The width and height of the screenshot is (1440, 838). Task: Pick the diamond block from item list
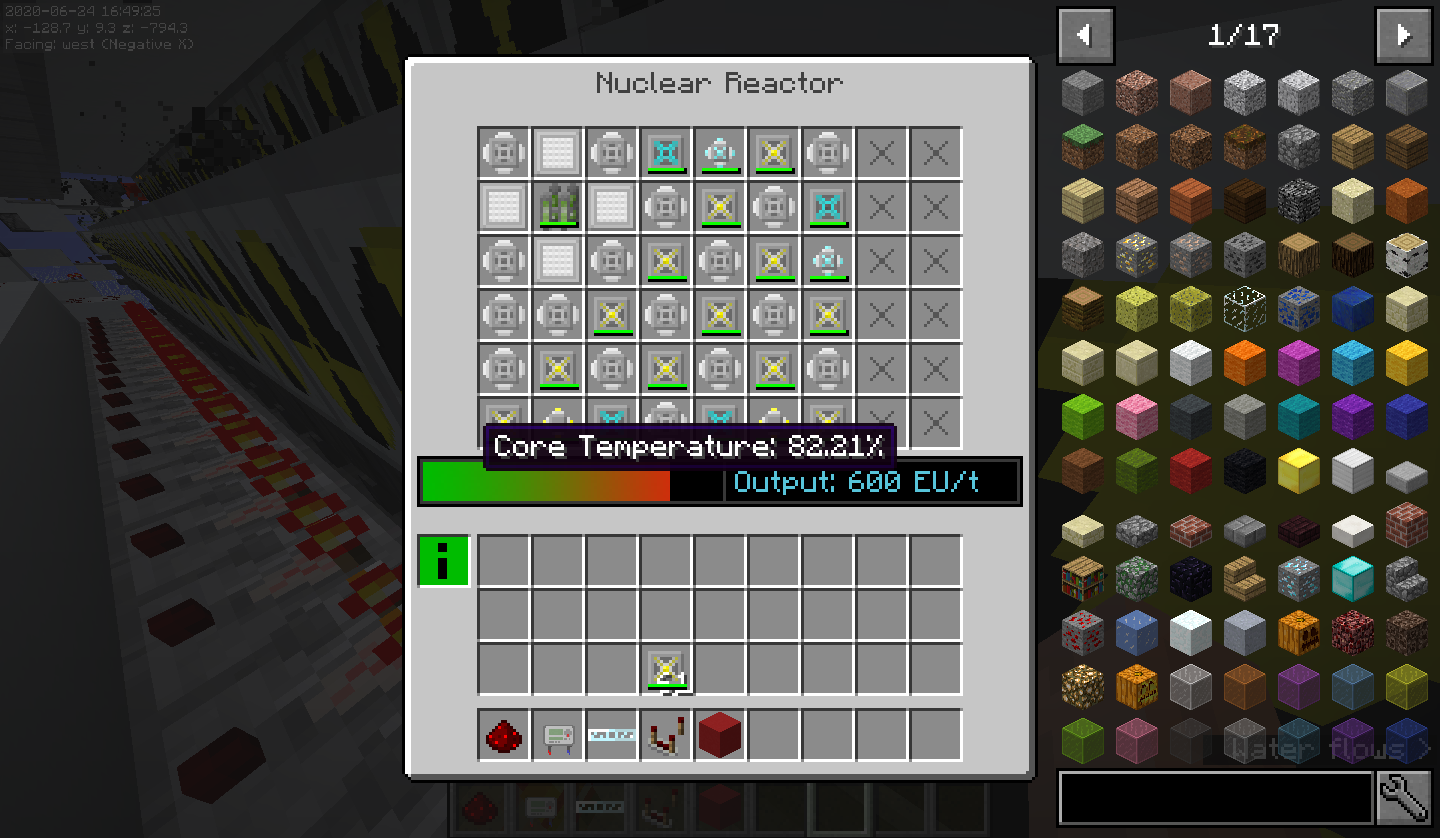pyautogui.click(x=1353, y=578)
